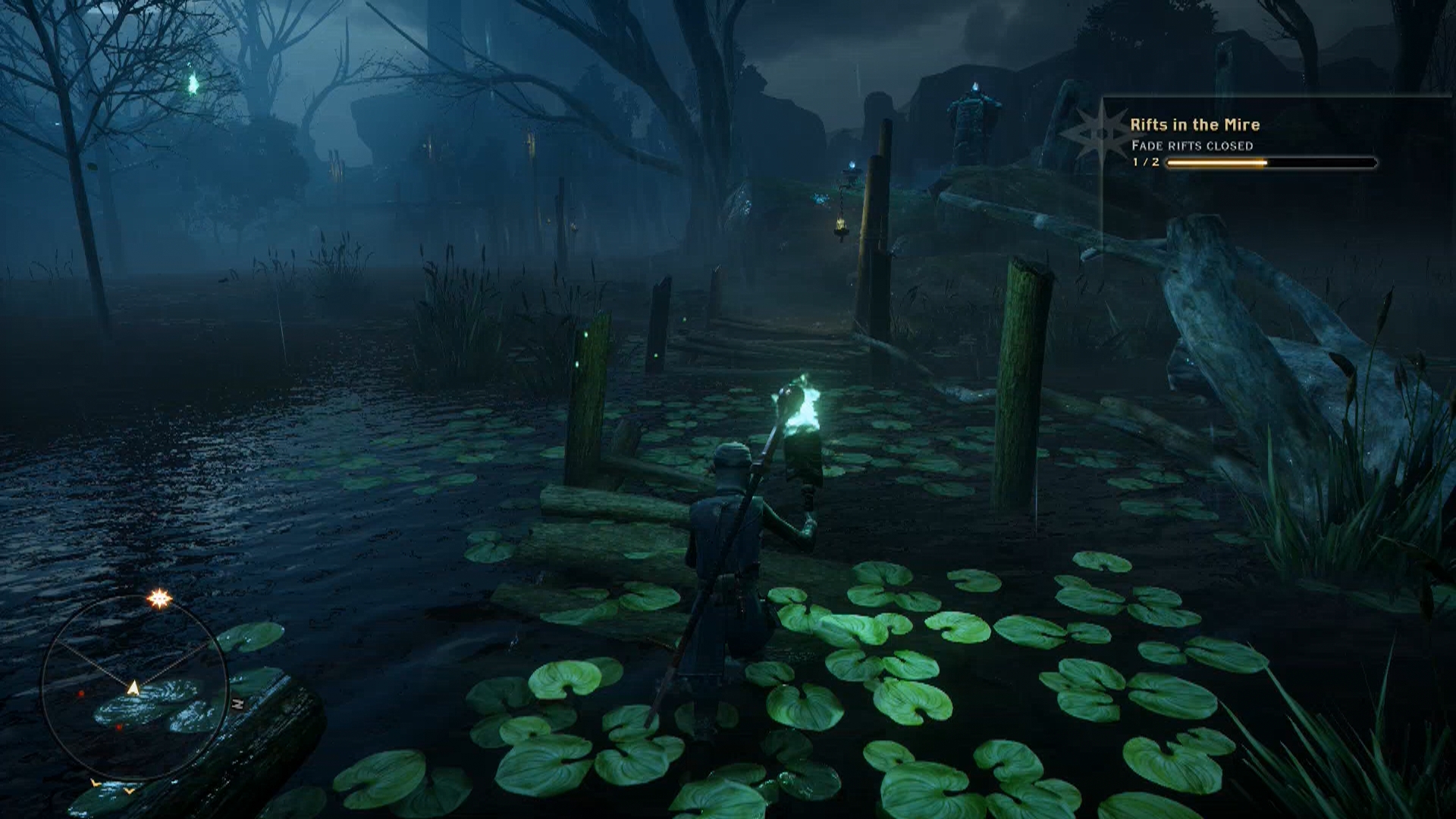Screen dimensions: 1456x819
Task: Click the 'N' north indicator on the minimap
Action: click(238, 703)
